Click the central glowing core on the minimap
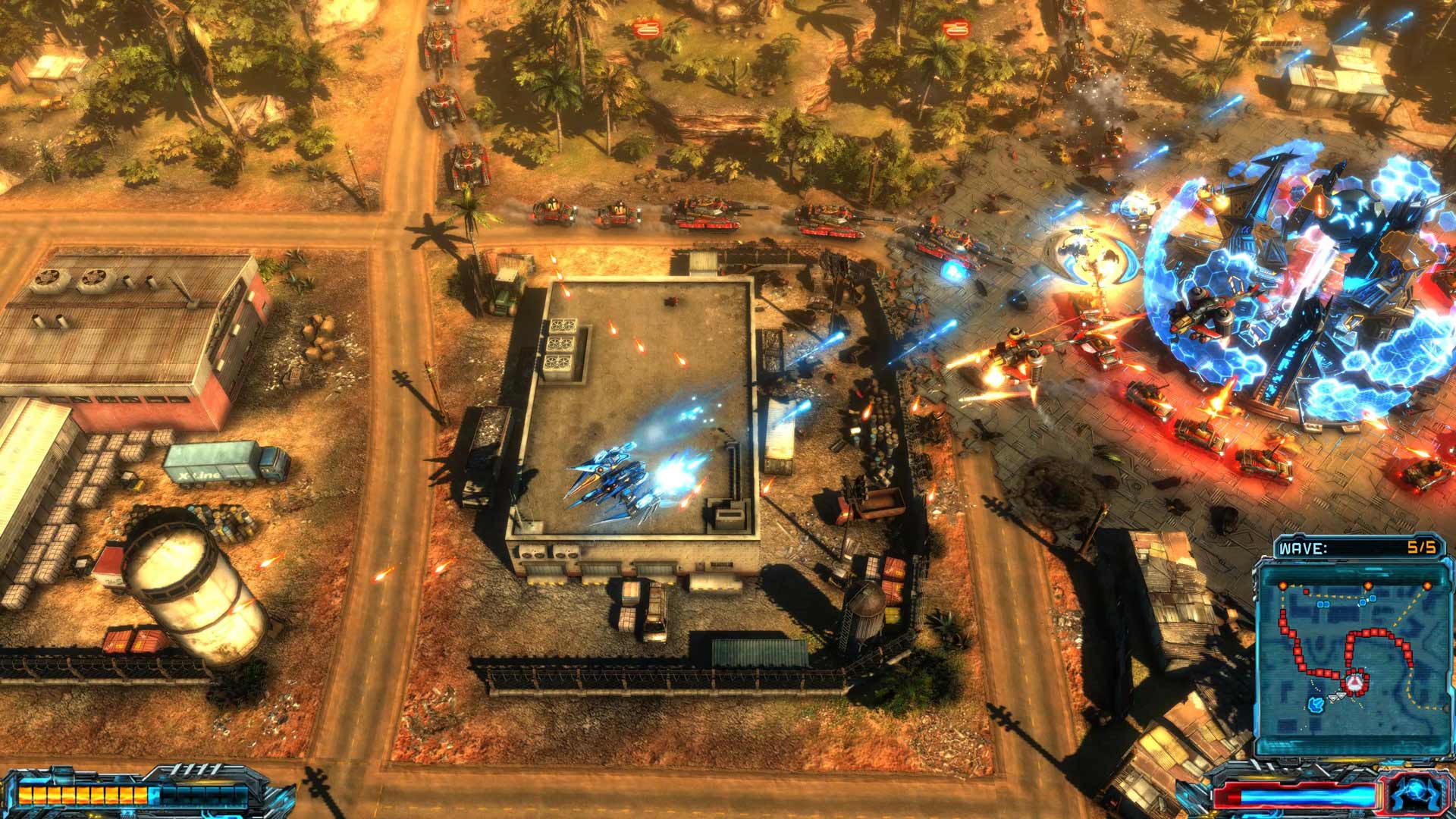Viewport: 1456px width, 819px height. 1354,682
